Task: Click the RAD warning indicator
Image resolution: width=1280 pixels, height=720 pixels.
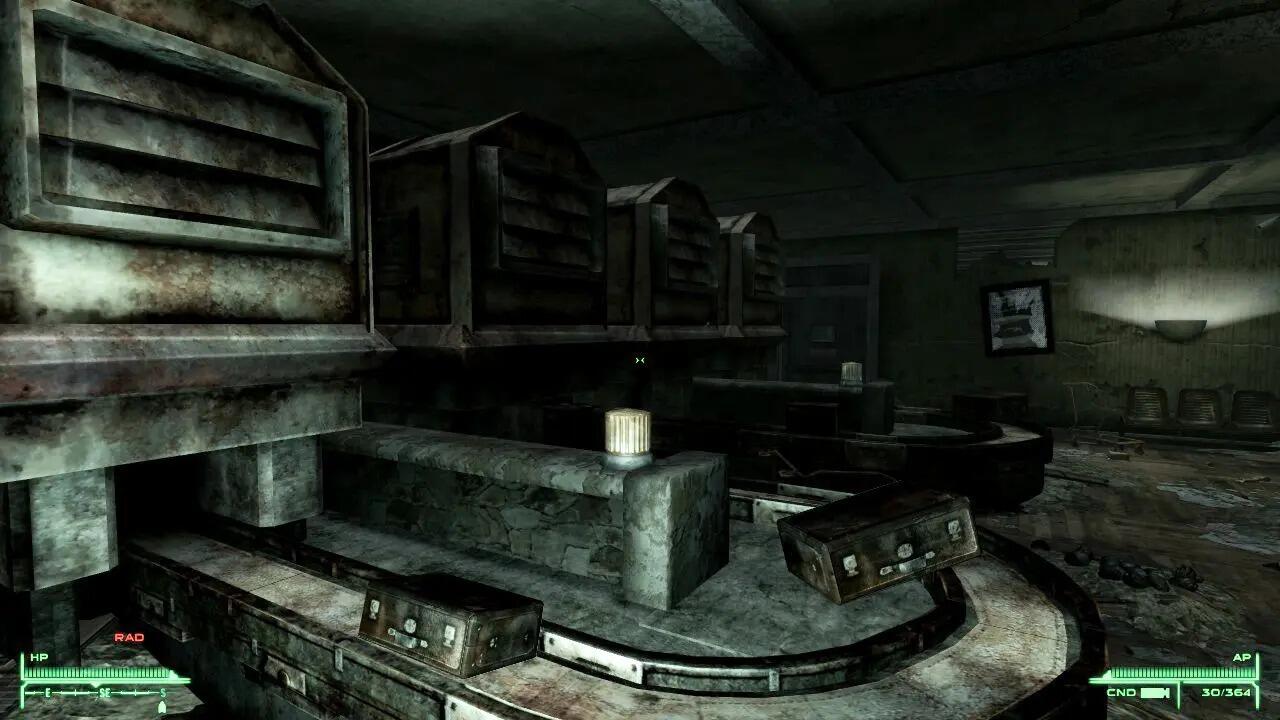Action: tap(130, 635)
